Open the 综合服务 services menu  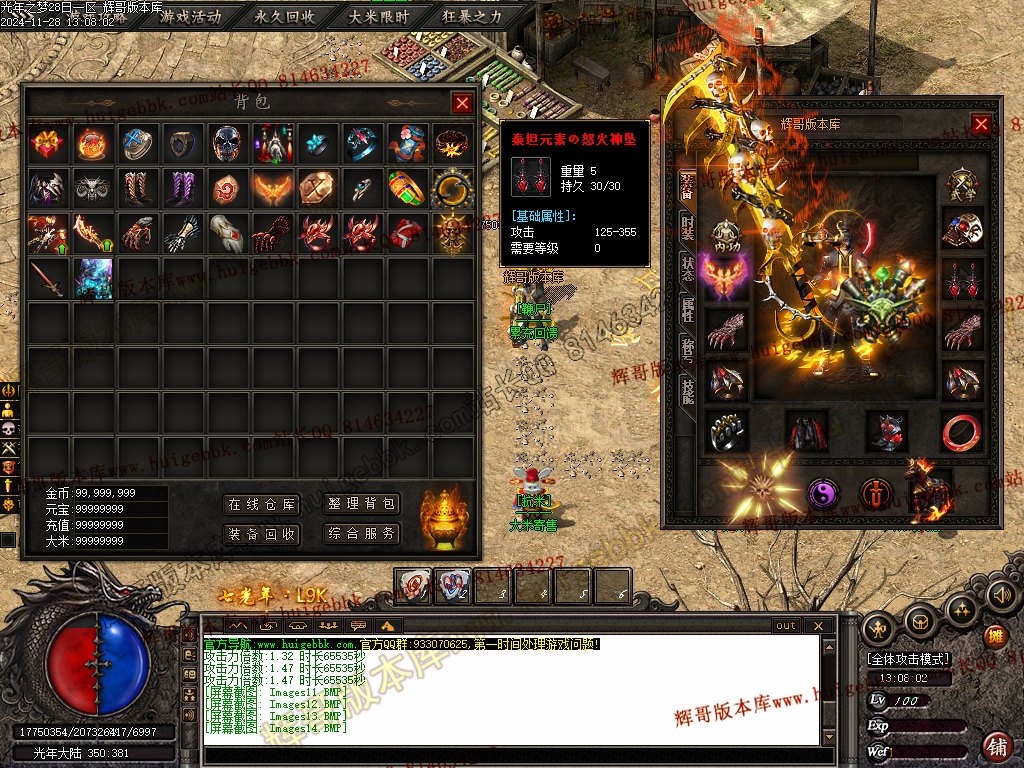(x=362, y=534)
